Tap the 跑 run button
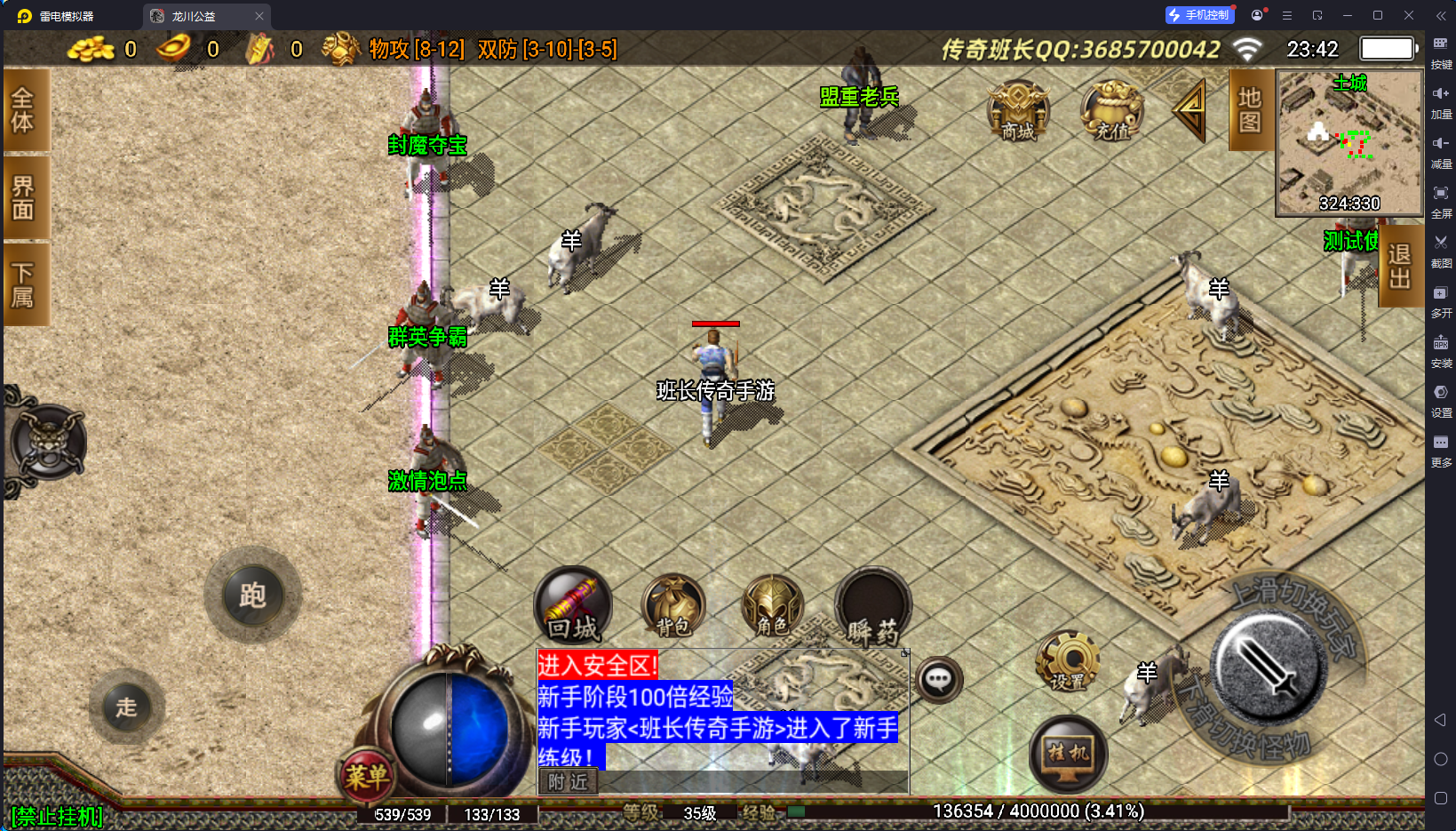This screenshot has height=831, width=1456. point(253,595)
